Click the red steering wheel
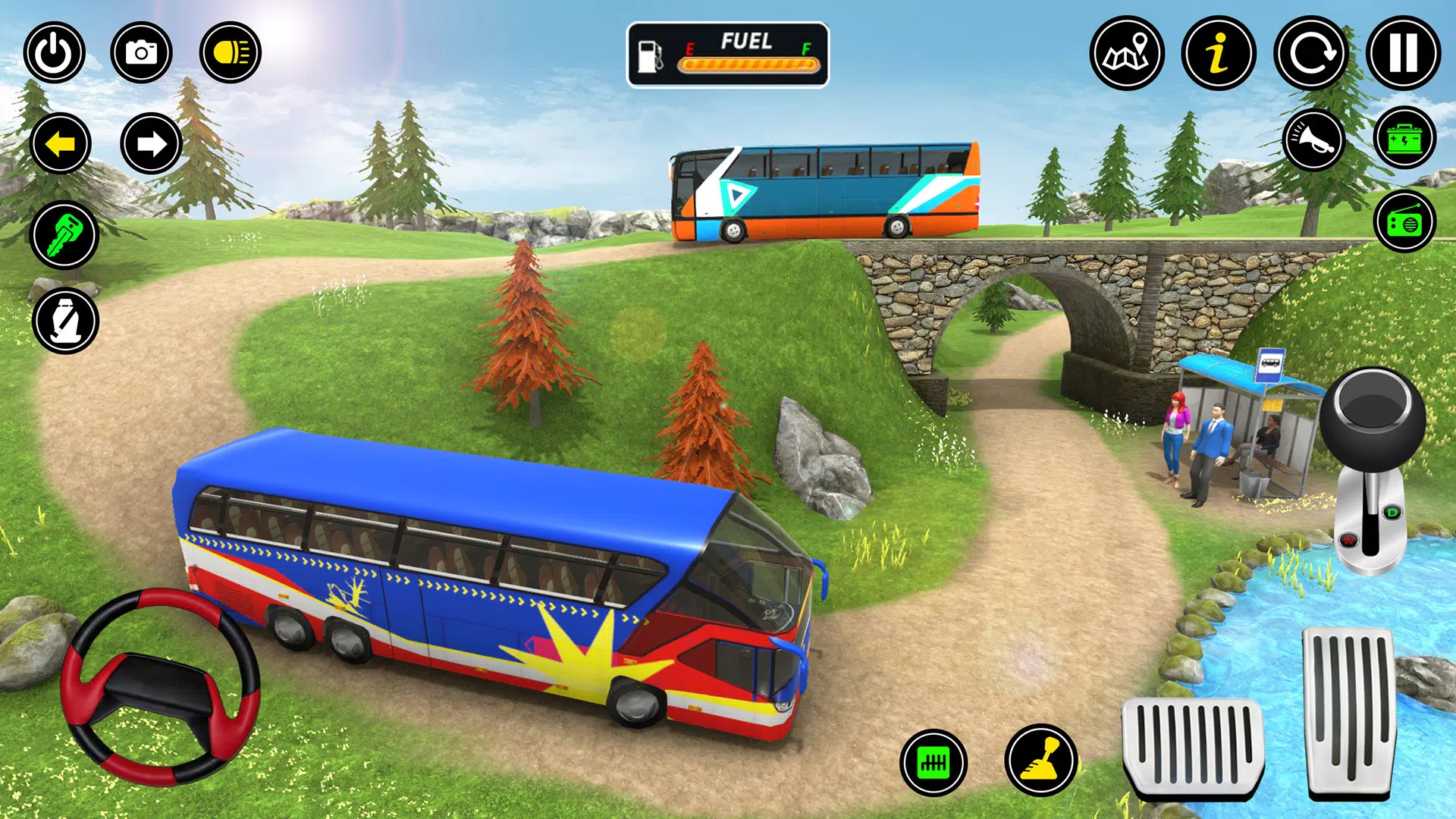The height and width of the screenshot is (819, 1456). click(x=160, y=686)
